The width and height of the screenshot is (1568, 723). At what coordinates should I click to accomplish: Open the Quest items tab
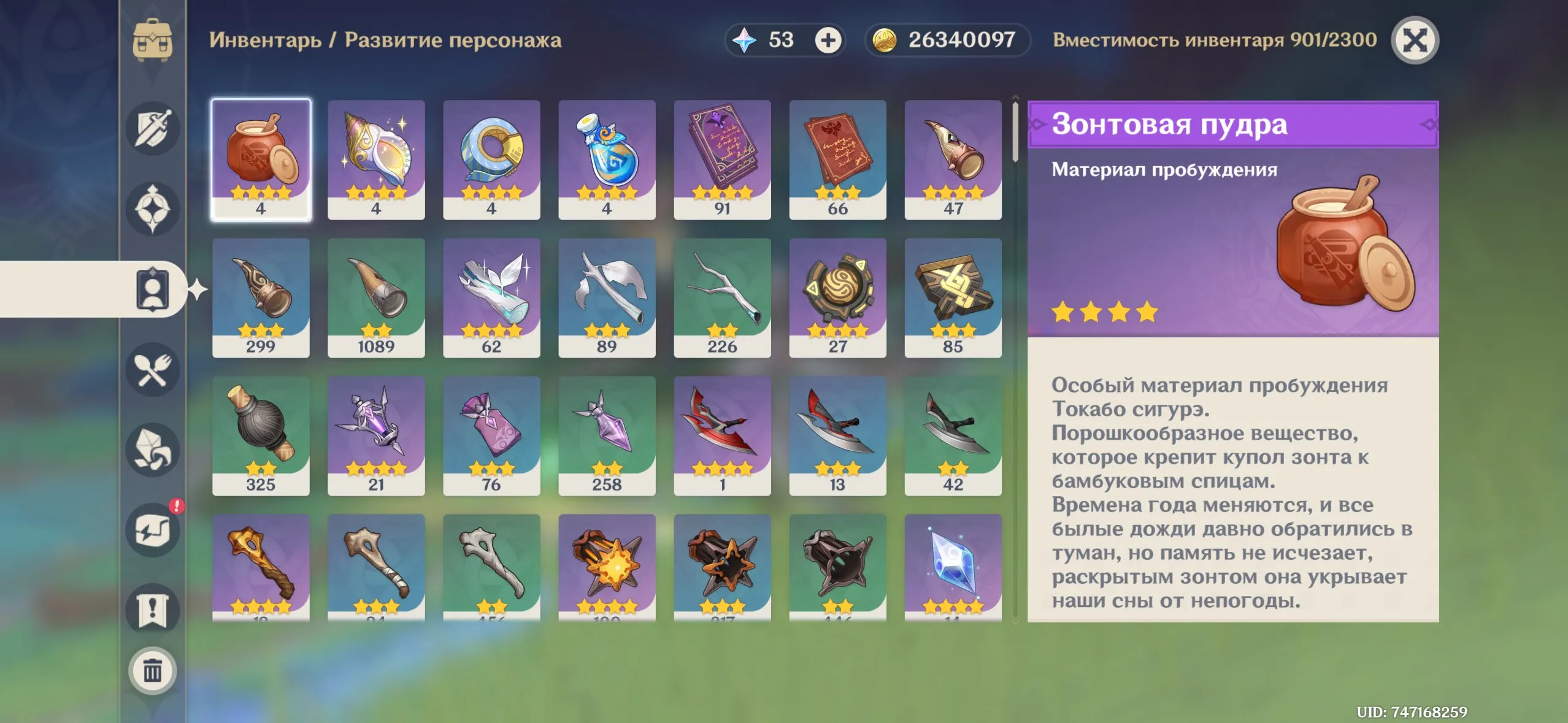[x=152, y=610]
